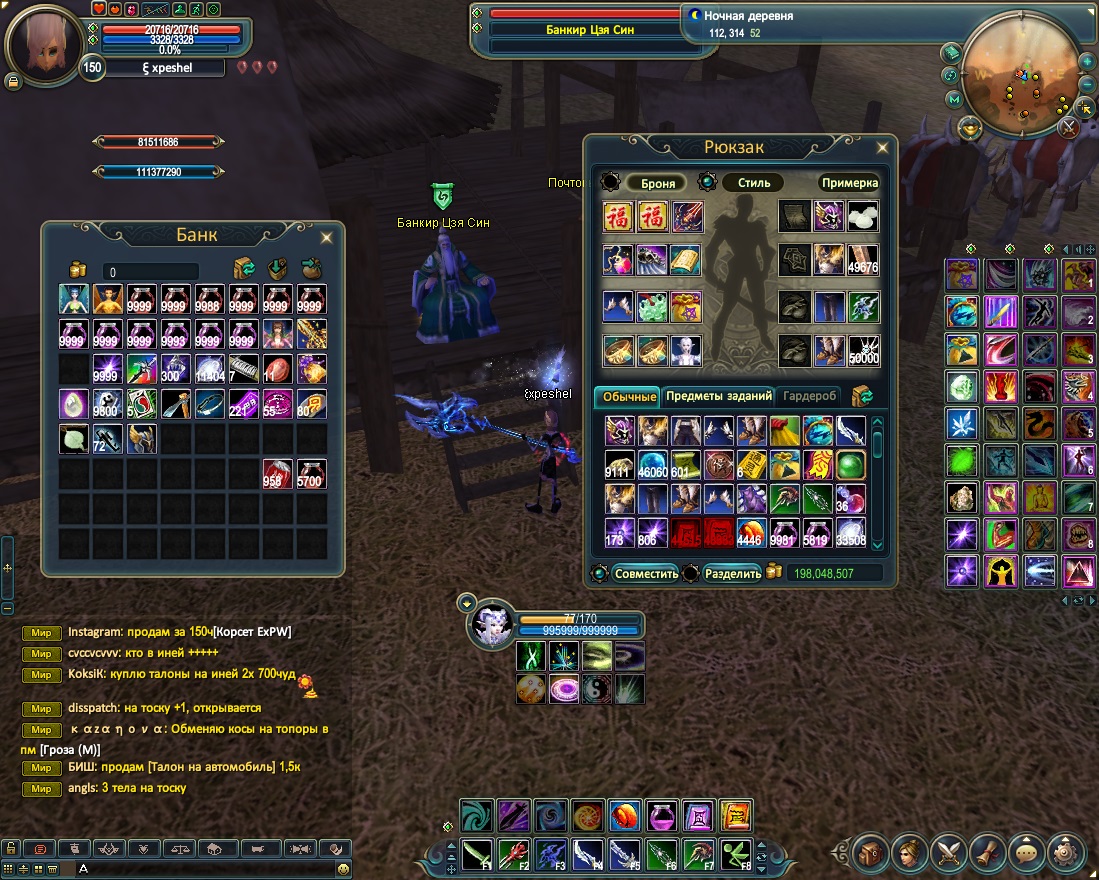Select the green orb item in backpack
Image resolution: width=1099 pixels, height=880 pixels.
click(851, 465)
